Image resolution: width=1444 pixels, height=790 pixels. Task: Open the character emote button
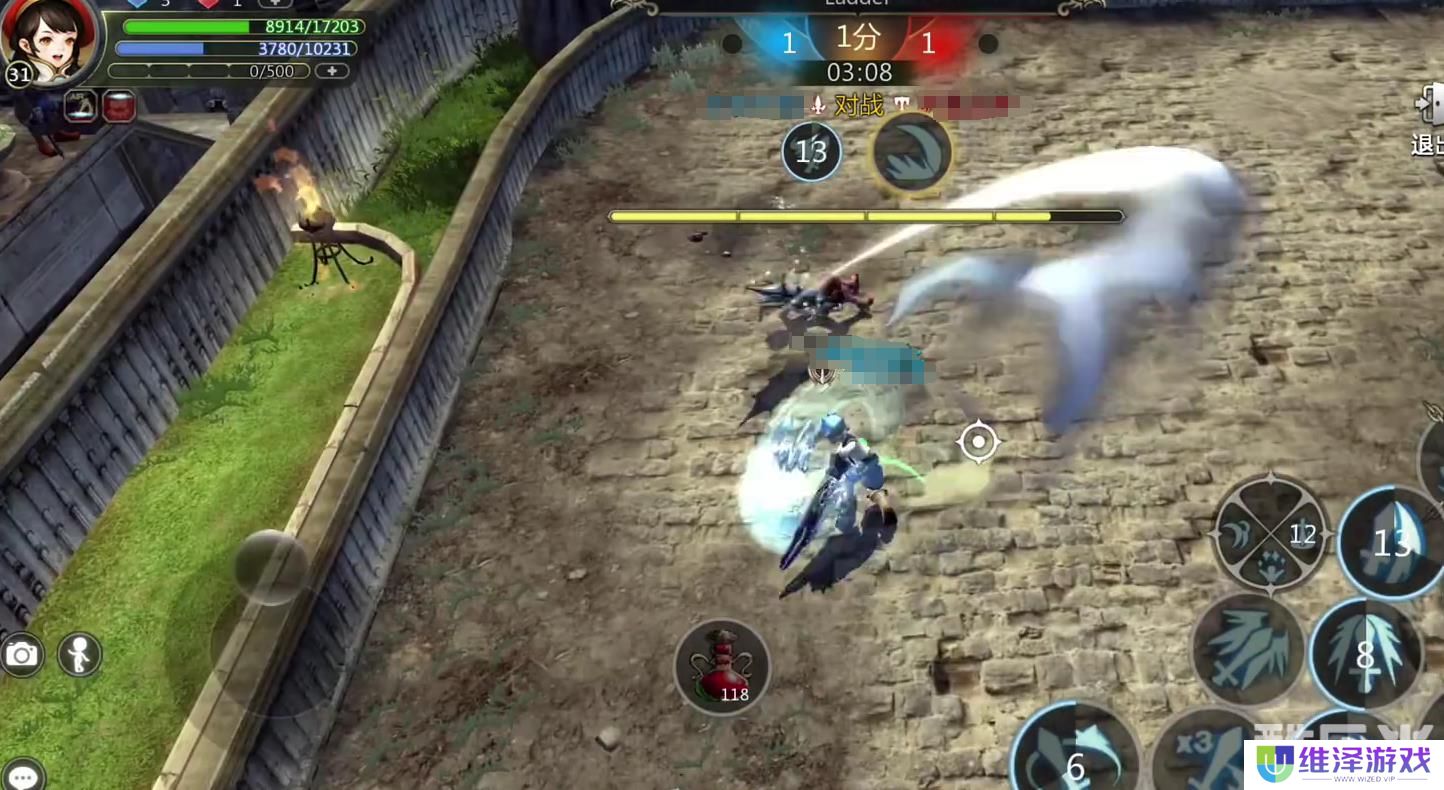tap(78, 654)
